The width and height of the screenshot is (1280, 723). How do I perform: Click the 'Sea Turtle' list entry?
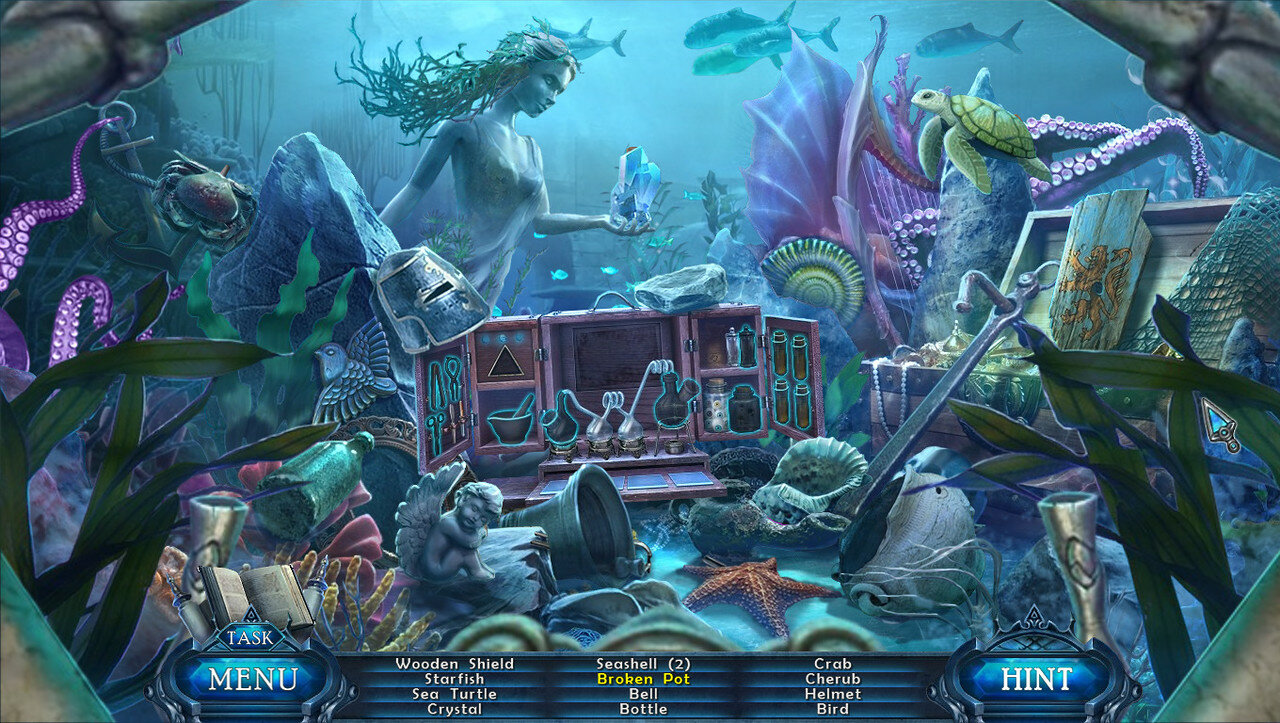click(x=454, y=694)
